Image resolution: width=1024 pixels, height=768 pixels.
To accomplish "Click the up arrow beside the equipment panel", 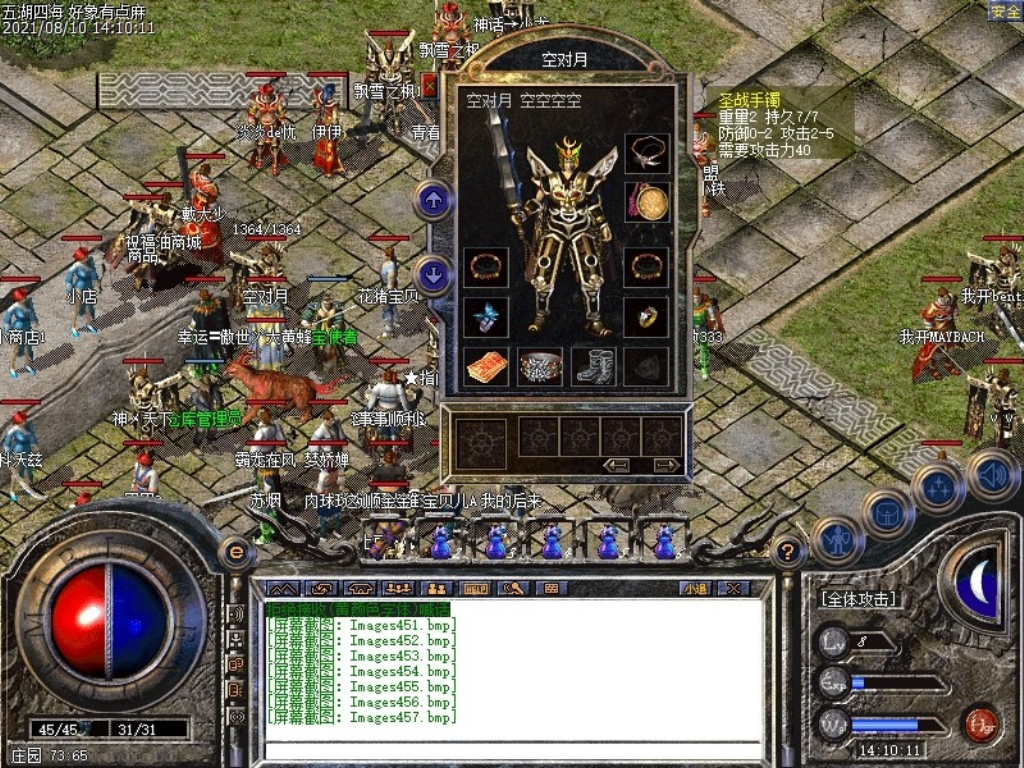I will point(433,201).
